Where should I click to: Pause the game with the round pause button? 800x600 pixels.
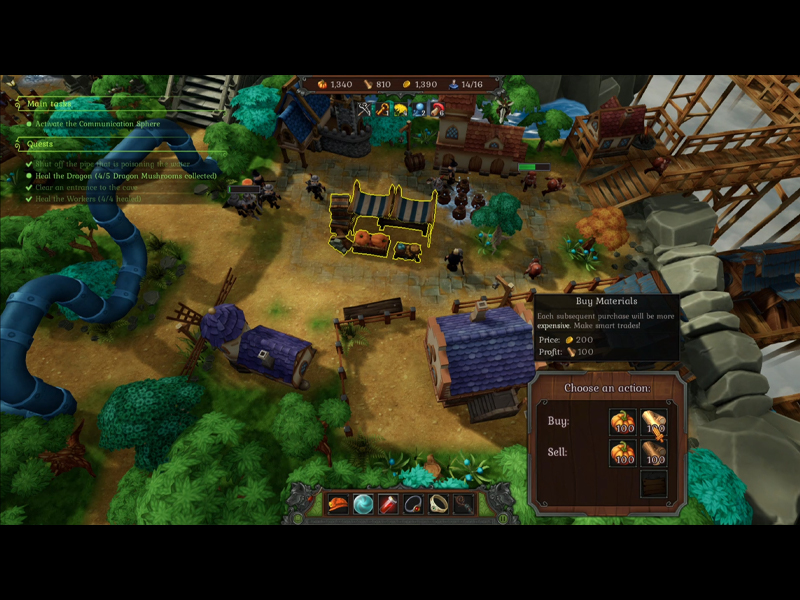[x=502, y=517]
